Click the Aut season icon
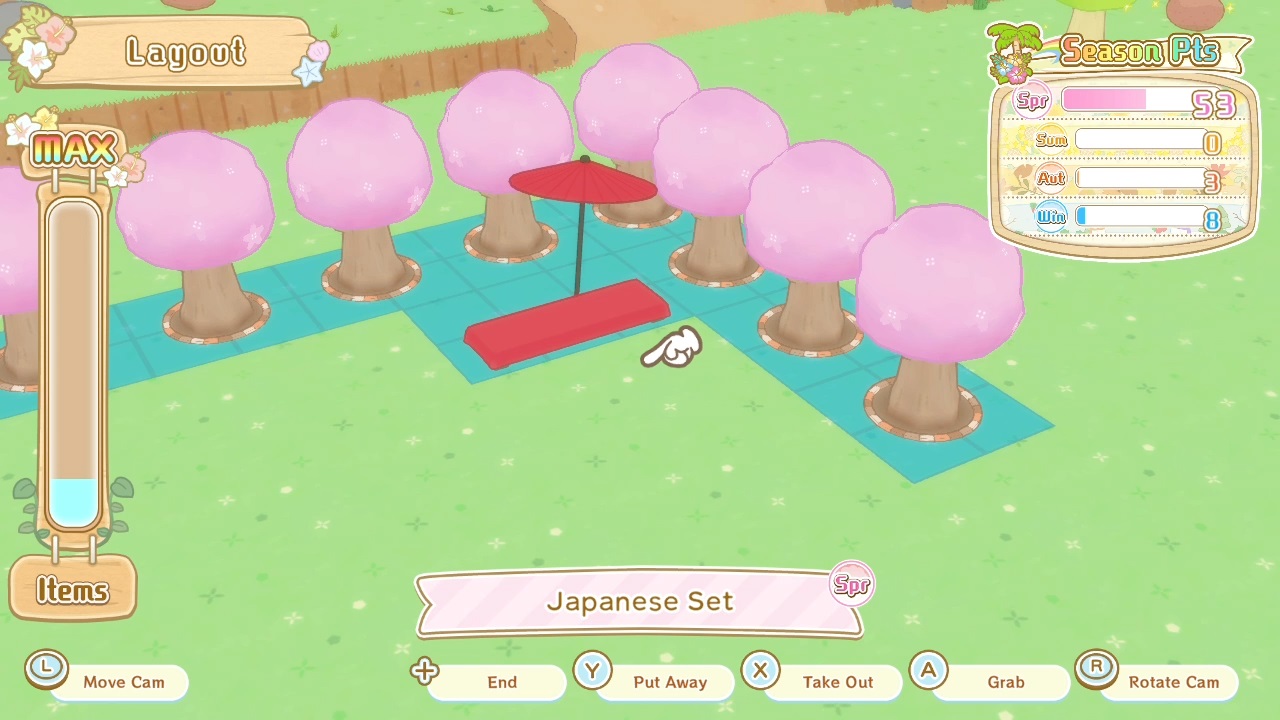 click(1052, 178)
